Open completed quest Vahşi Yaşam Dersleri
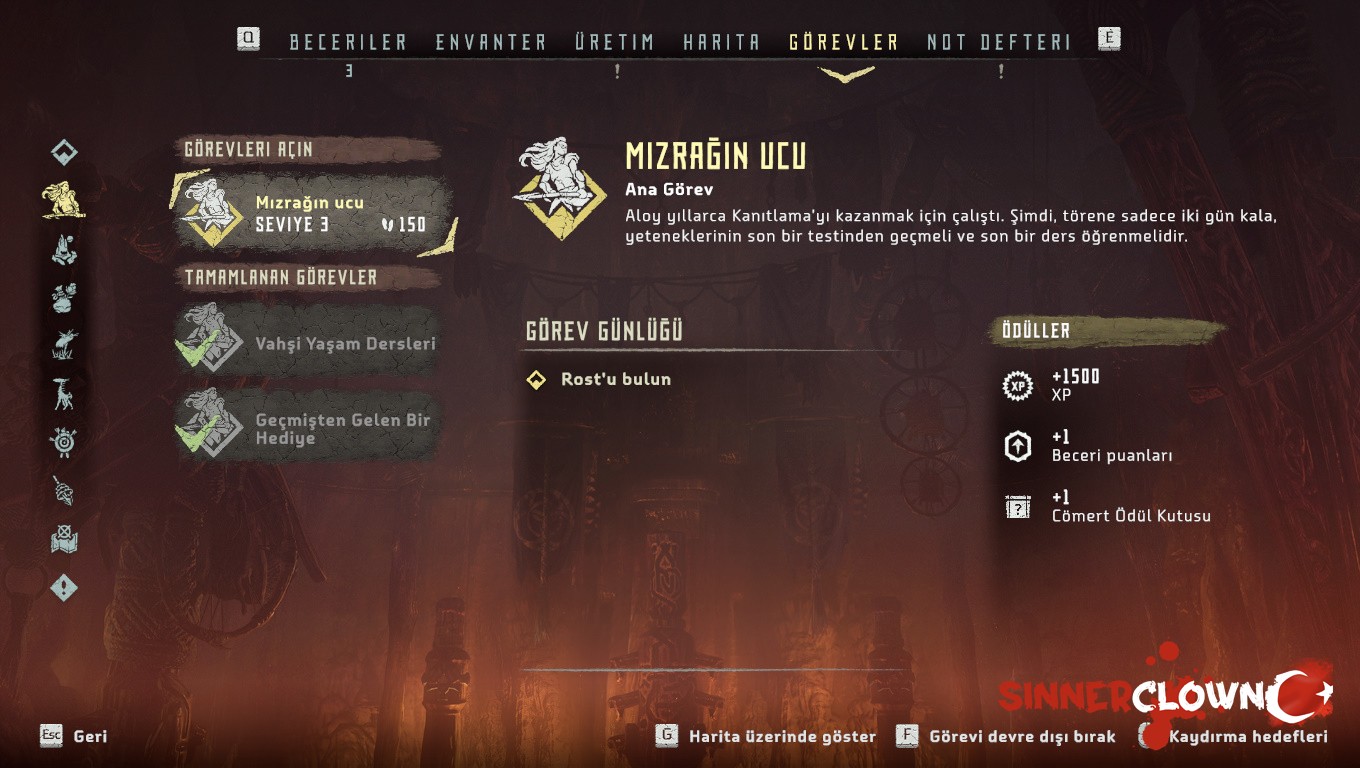This screenshot has height=768, width=1360. point(310,343)
